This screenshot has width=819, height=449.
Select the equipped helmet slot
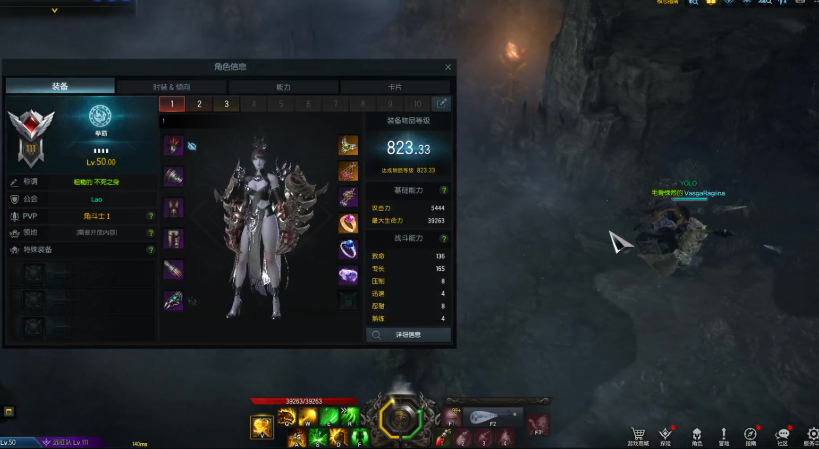click(174, 146)
